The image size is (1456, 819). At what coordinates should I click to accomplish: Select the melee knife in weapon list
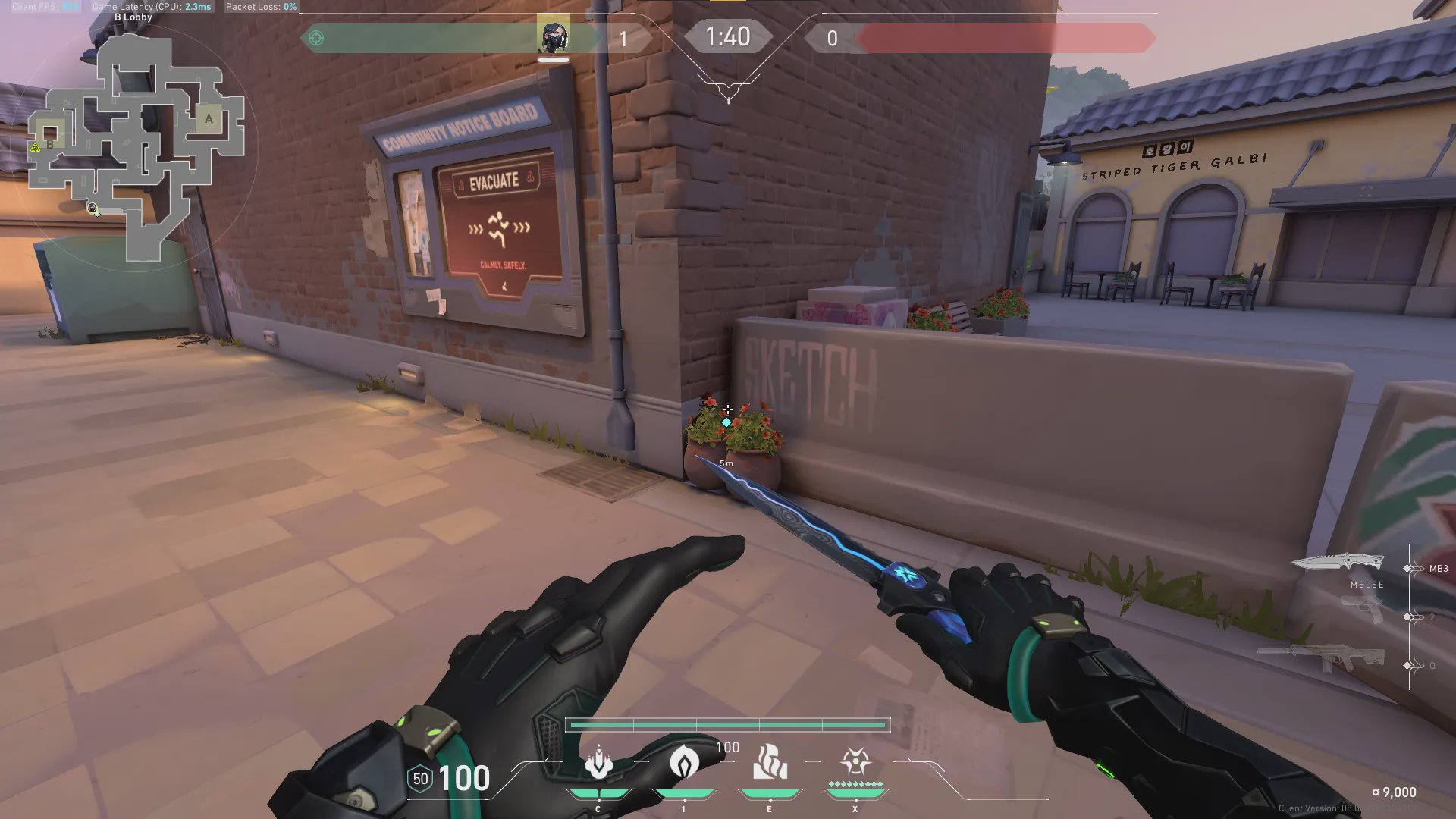1338,563
